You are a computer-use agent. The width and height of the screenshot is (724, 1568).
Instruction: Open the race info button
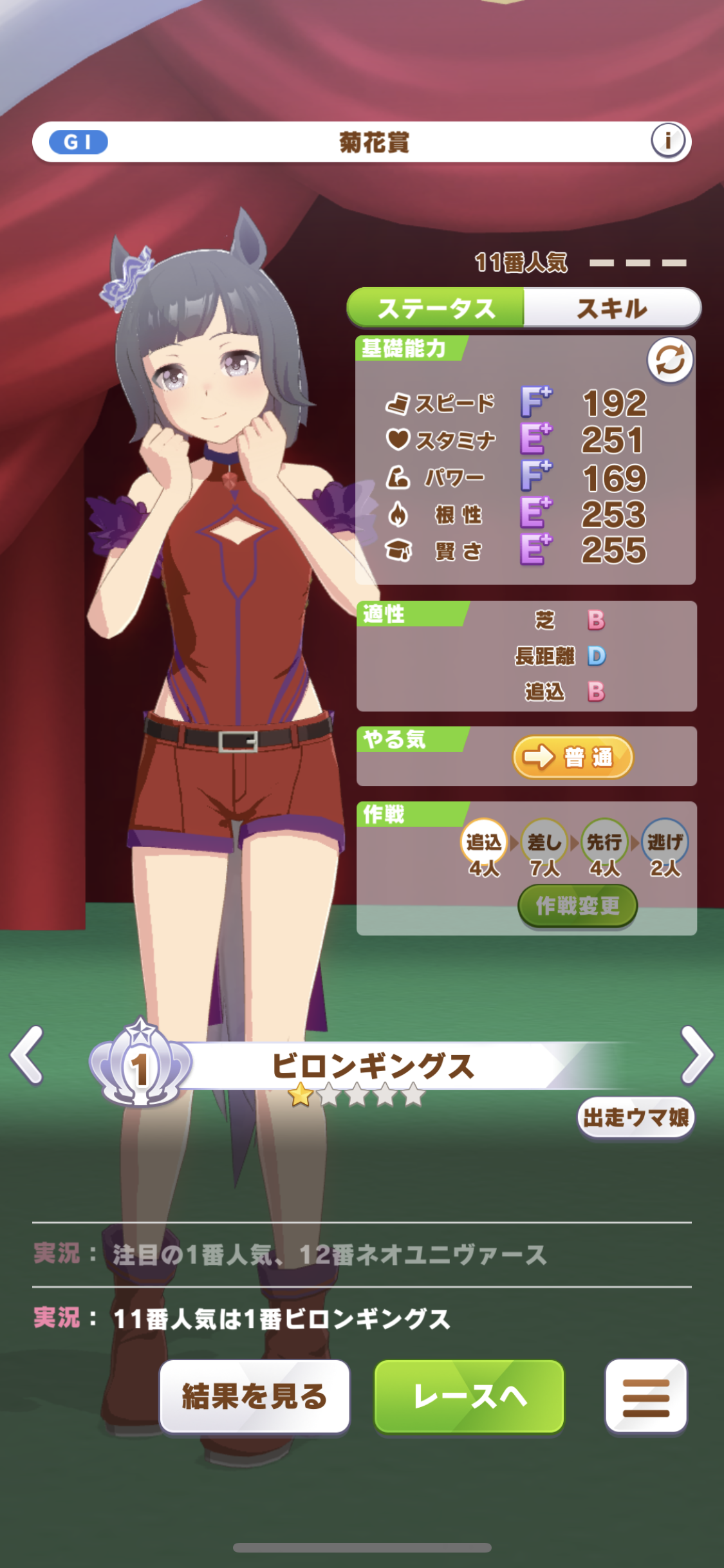click(667, 140)
